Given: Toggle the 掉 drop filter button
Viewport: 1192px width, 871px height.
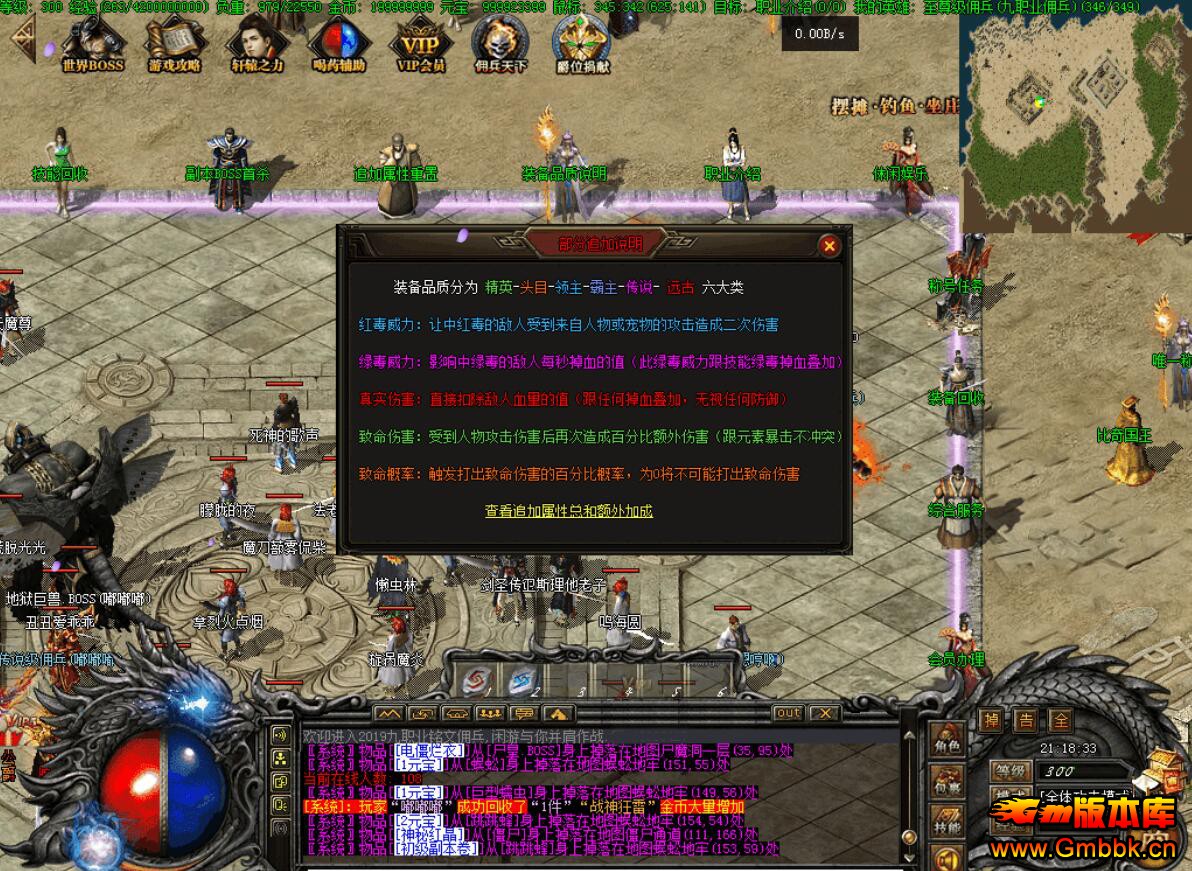Looking at the screenshot, I should [x=990, y=721].
